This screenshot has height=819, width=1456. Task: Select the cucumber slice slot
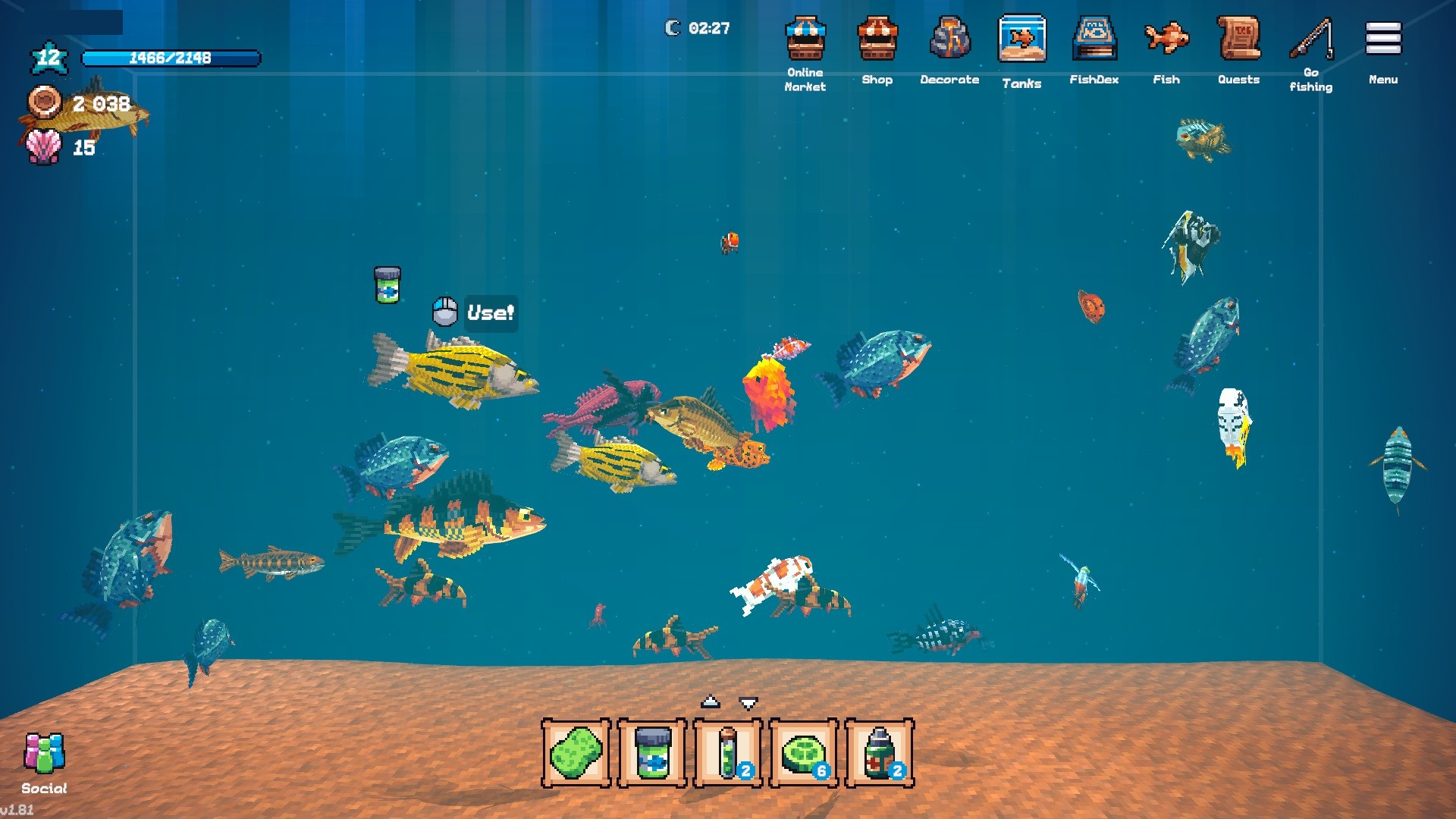coord(804,753)
